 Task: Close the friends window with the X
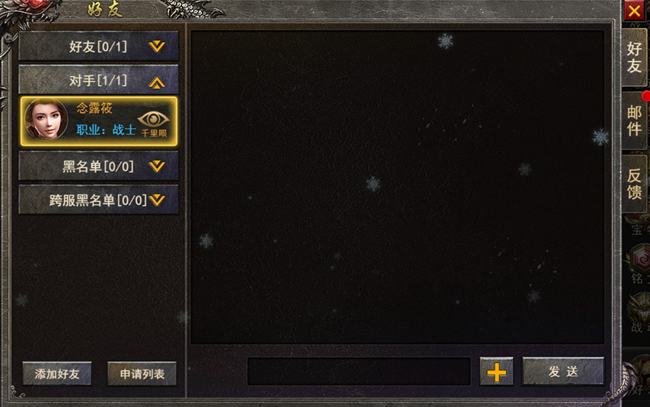633,11
